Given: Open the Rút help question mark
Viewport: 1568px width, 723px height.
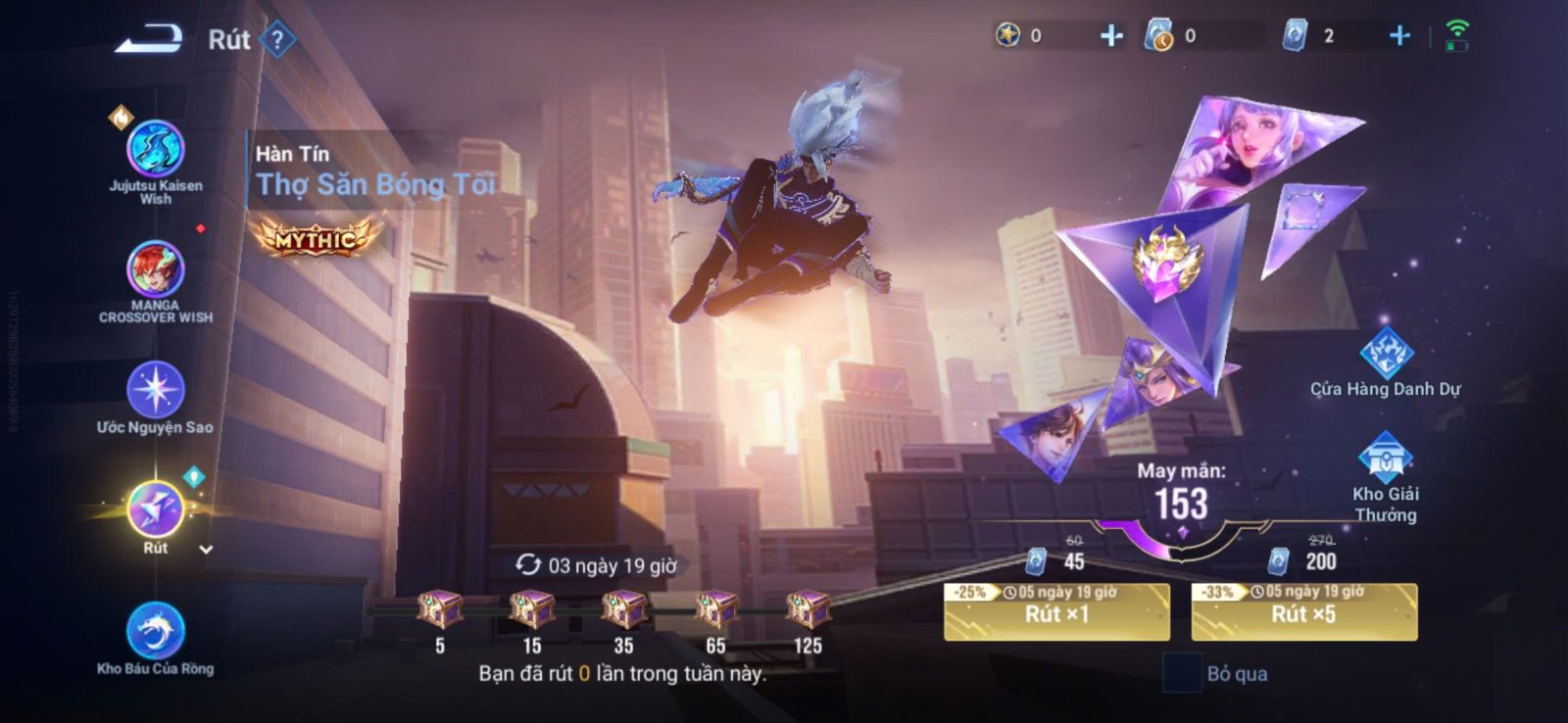Looking at the screenshot, I should pos(278,40).
